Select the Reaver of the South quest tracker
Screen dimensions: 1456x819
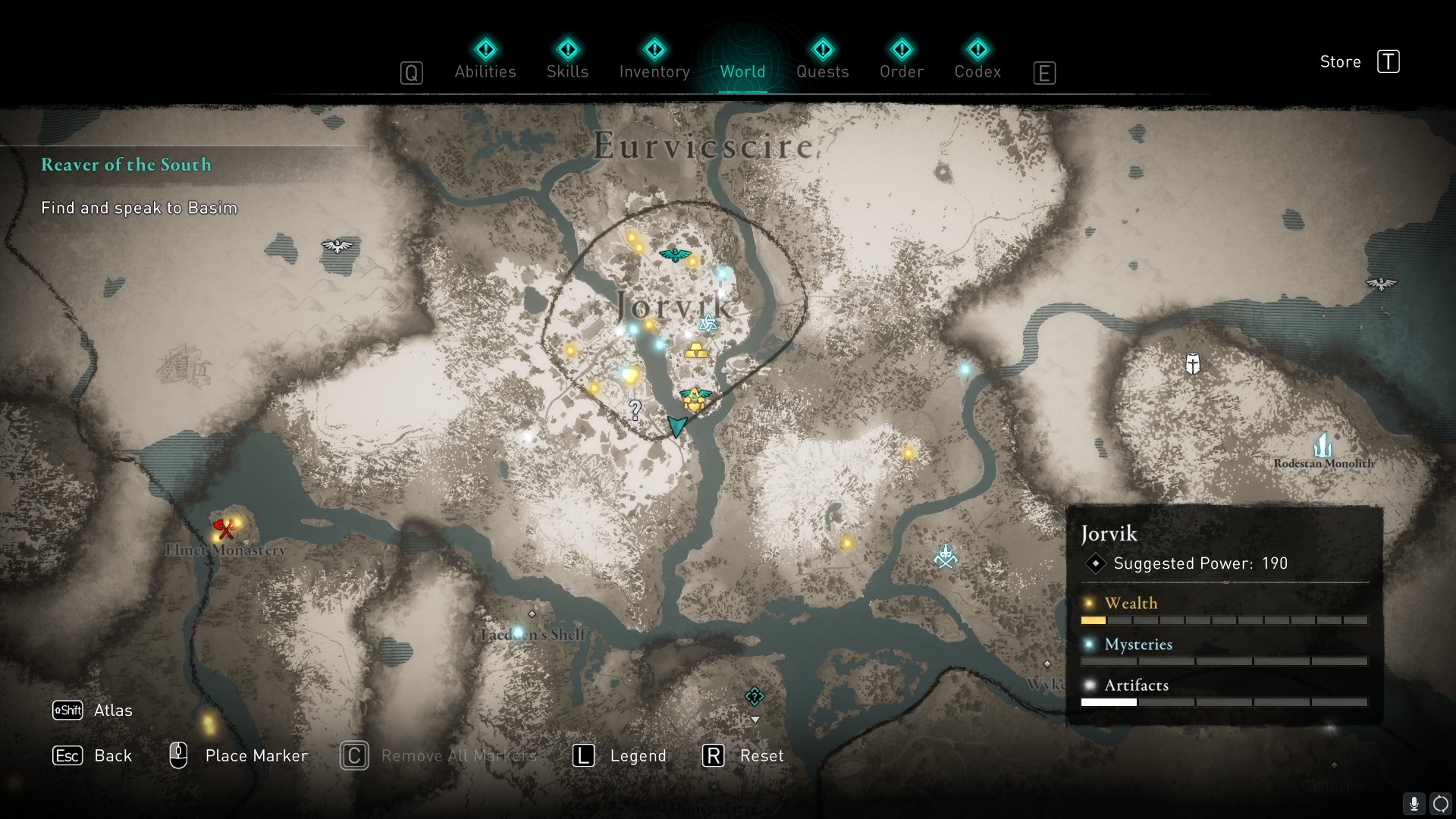126,165
